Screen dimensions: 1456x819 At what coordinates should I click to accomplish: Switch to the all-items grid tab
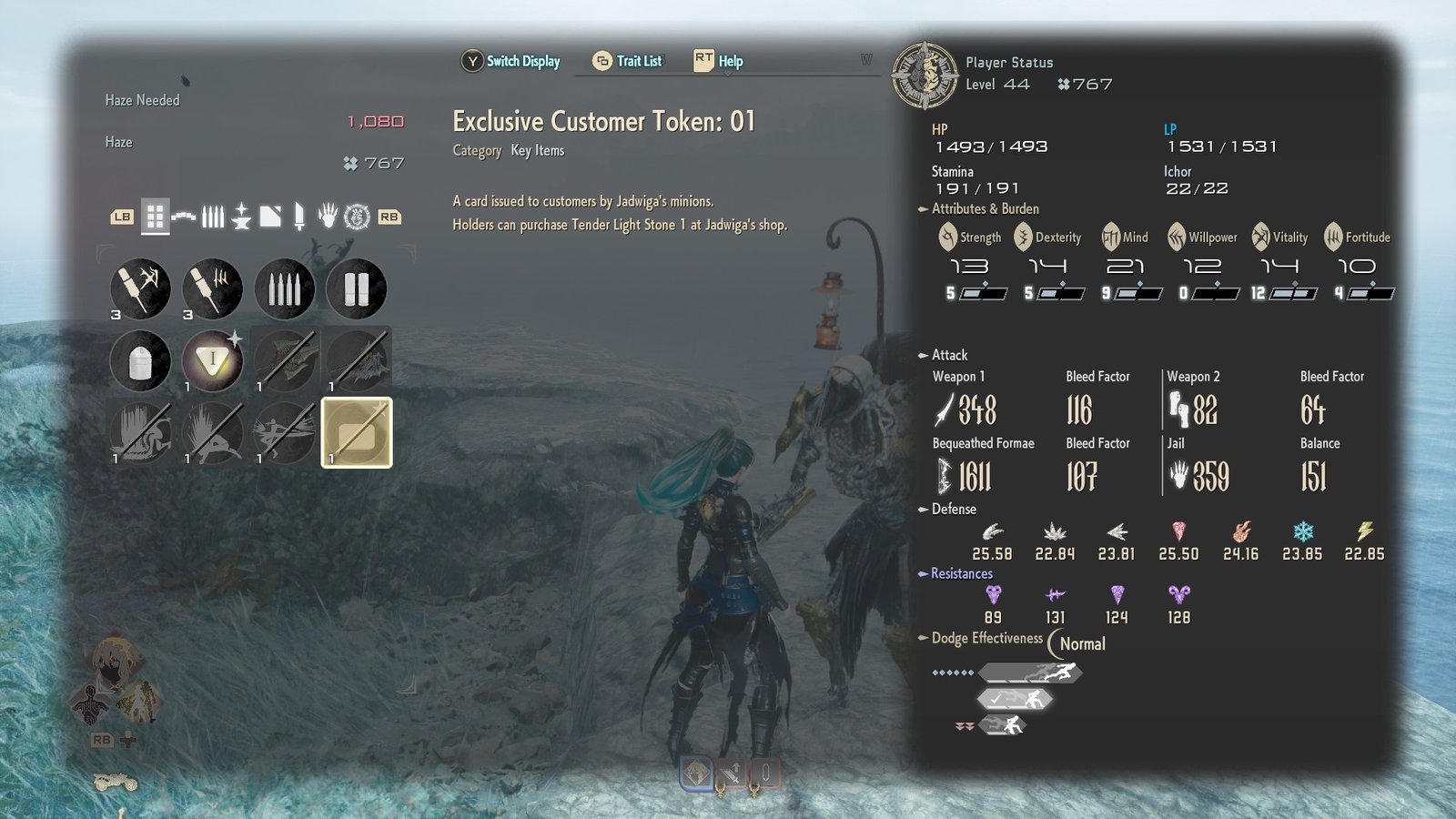coord(155,217)
